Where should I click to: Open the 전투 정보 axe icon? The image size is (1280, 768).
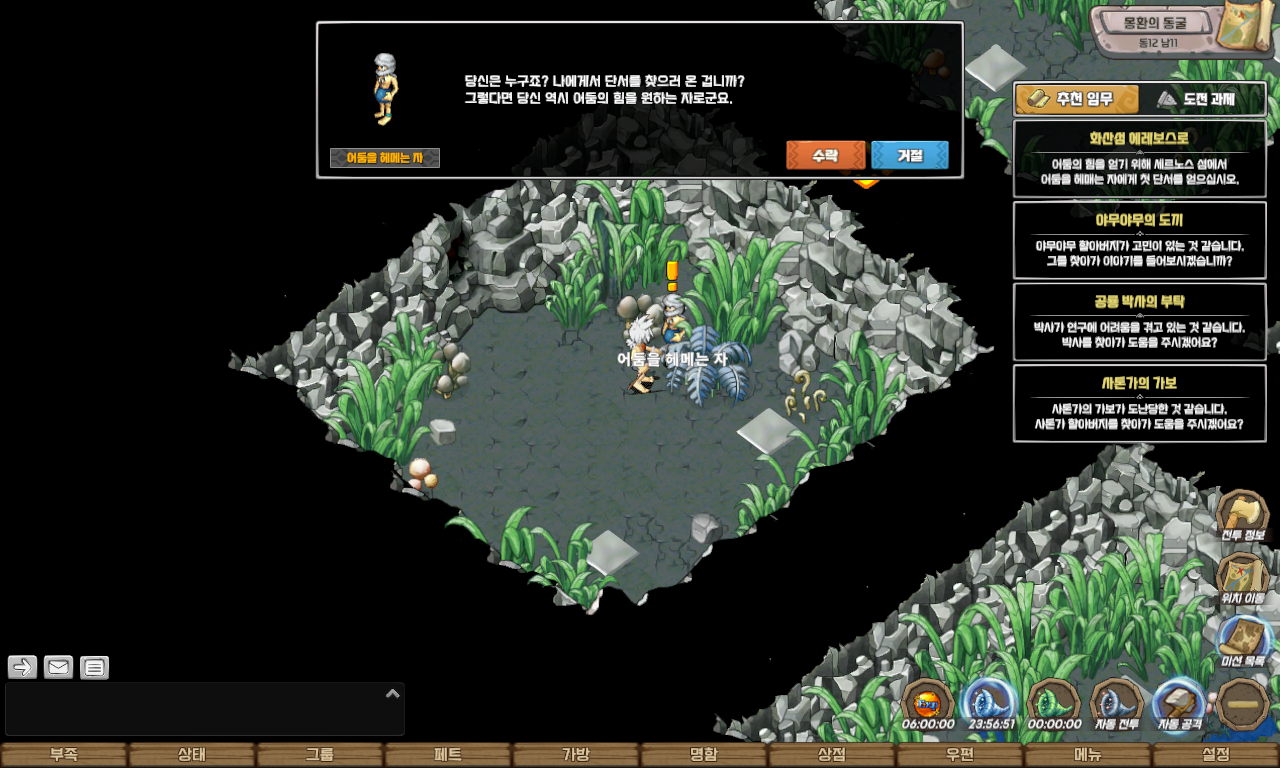1243,516
